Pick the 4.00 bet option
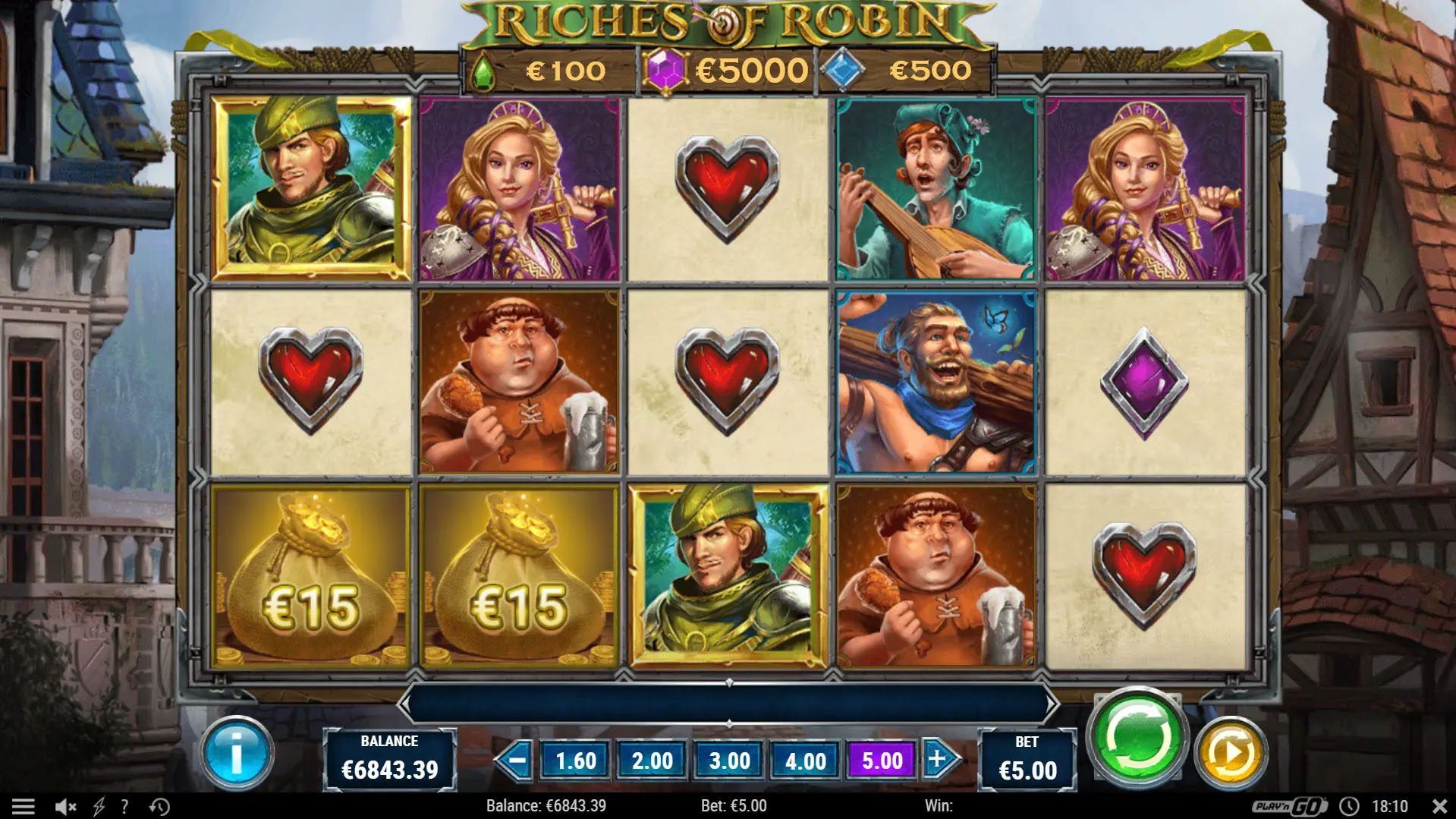1456x819 pixels. pyautogui.click(x=806, y=761)
